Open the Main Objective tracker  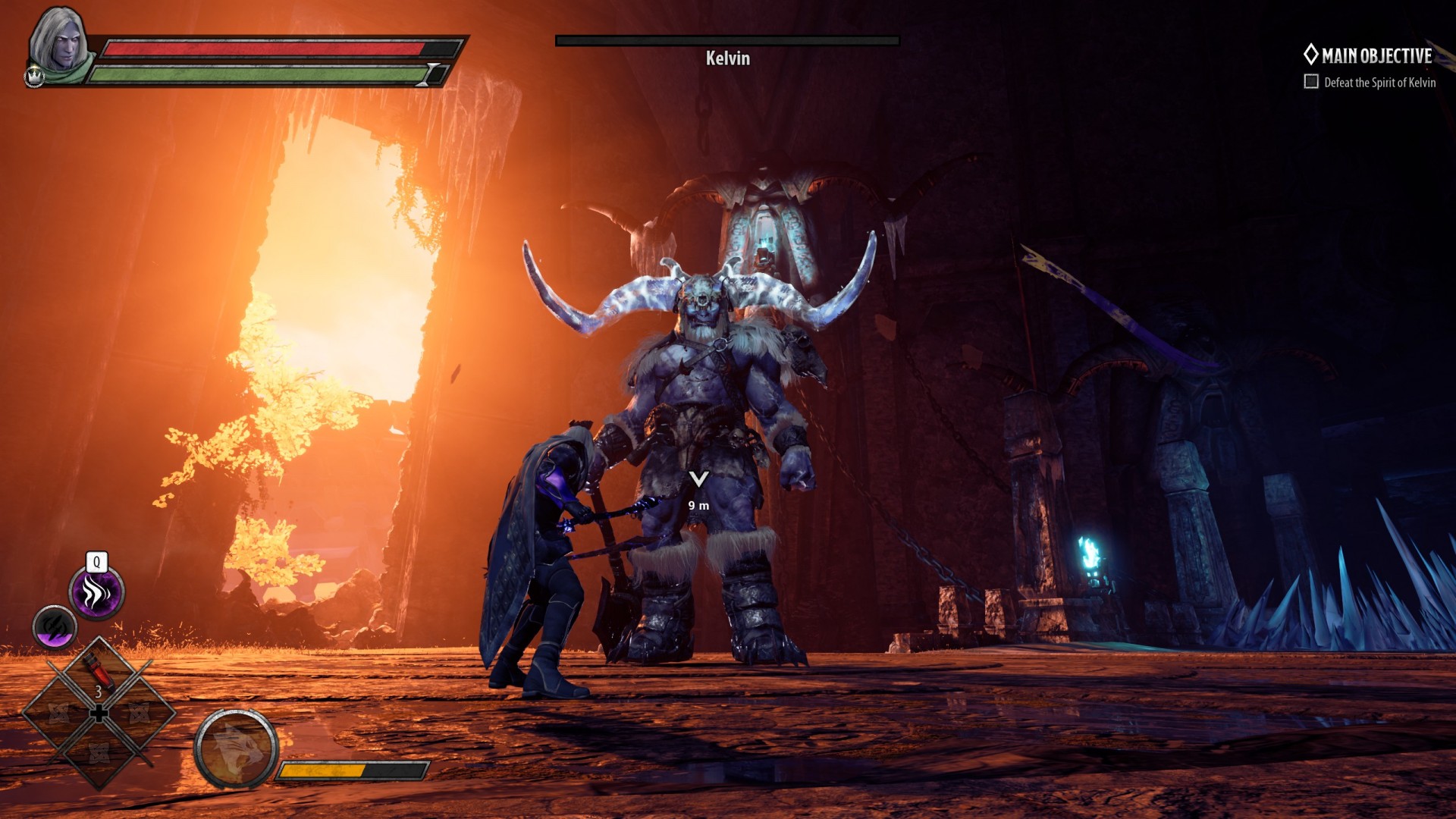coord(1368,55)
